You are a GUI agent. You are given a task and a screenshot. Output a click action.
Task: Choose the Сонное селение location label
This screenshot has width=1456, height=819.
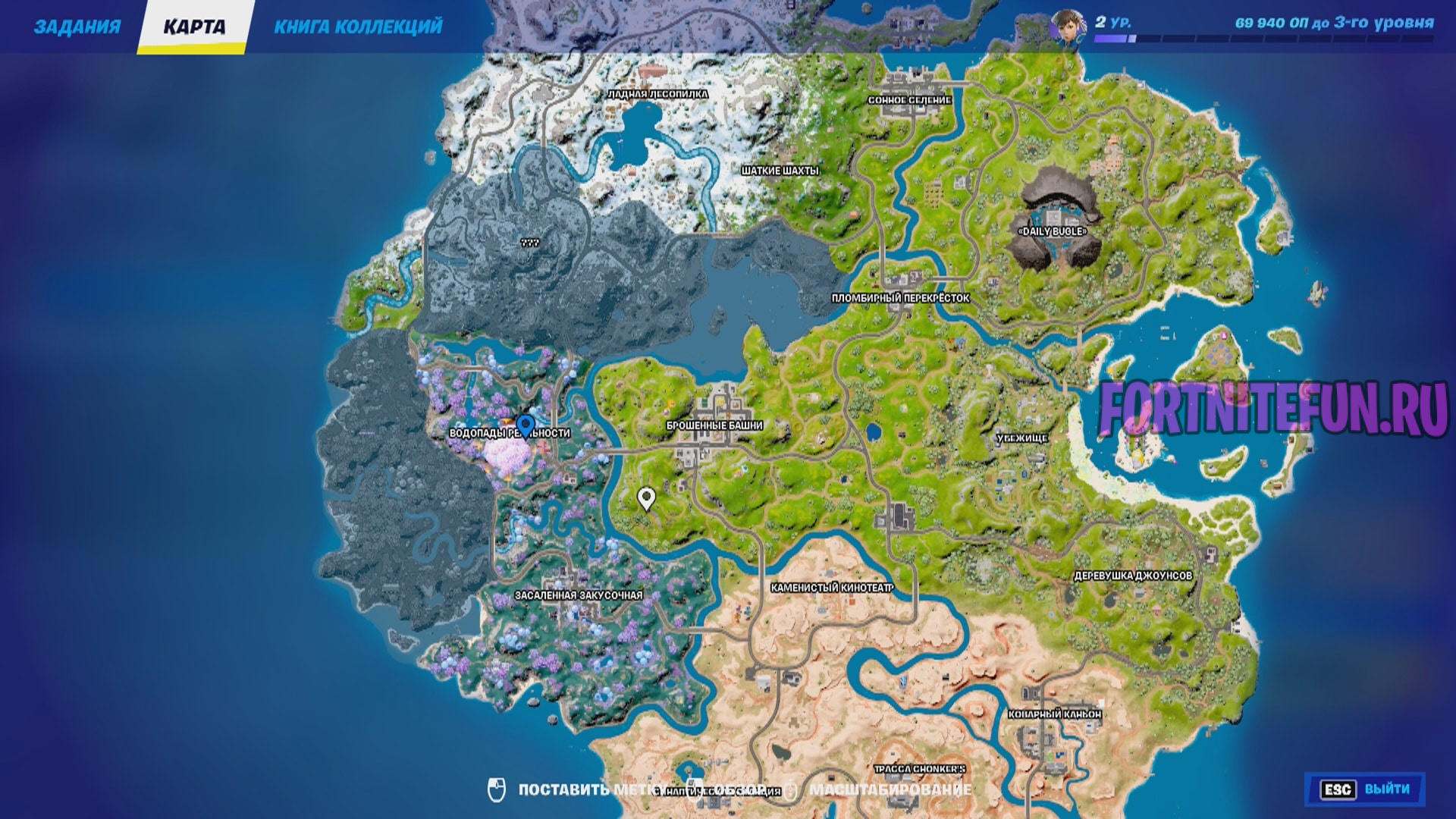(x=909, y=100)
